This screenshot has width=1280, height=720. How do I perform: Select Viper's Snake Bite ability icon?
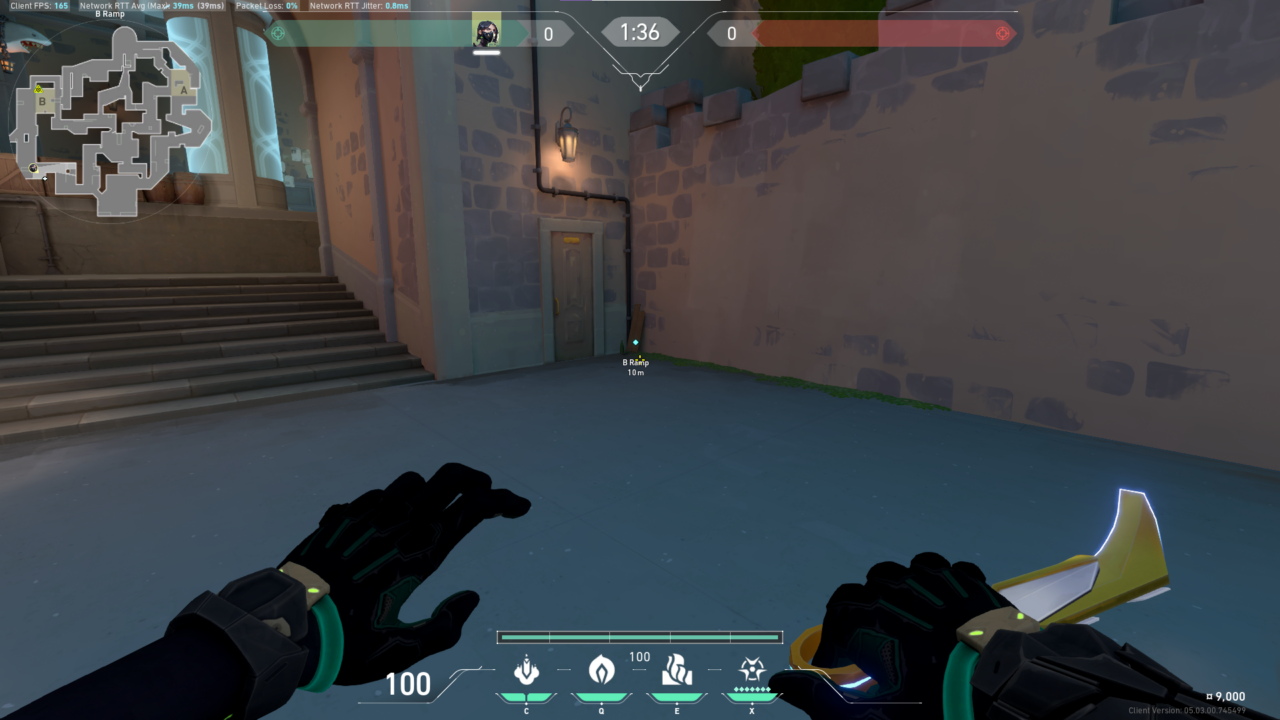coord(526,670)
